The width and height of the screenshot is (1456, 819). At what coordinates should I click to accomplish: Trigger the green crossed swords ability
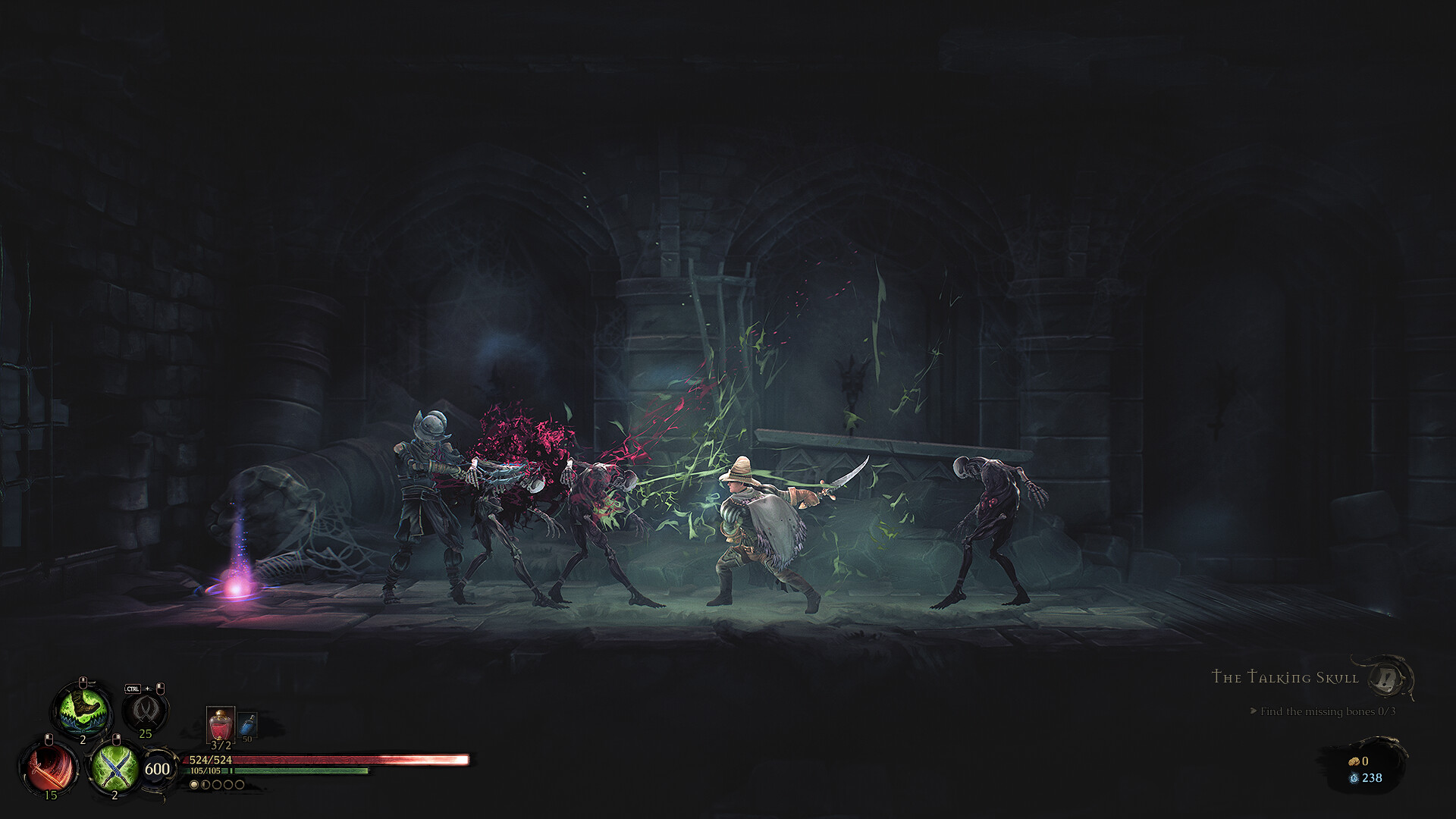click(x=115, y=767)
